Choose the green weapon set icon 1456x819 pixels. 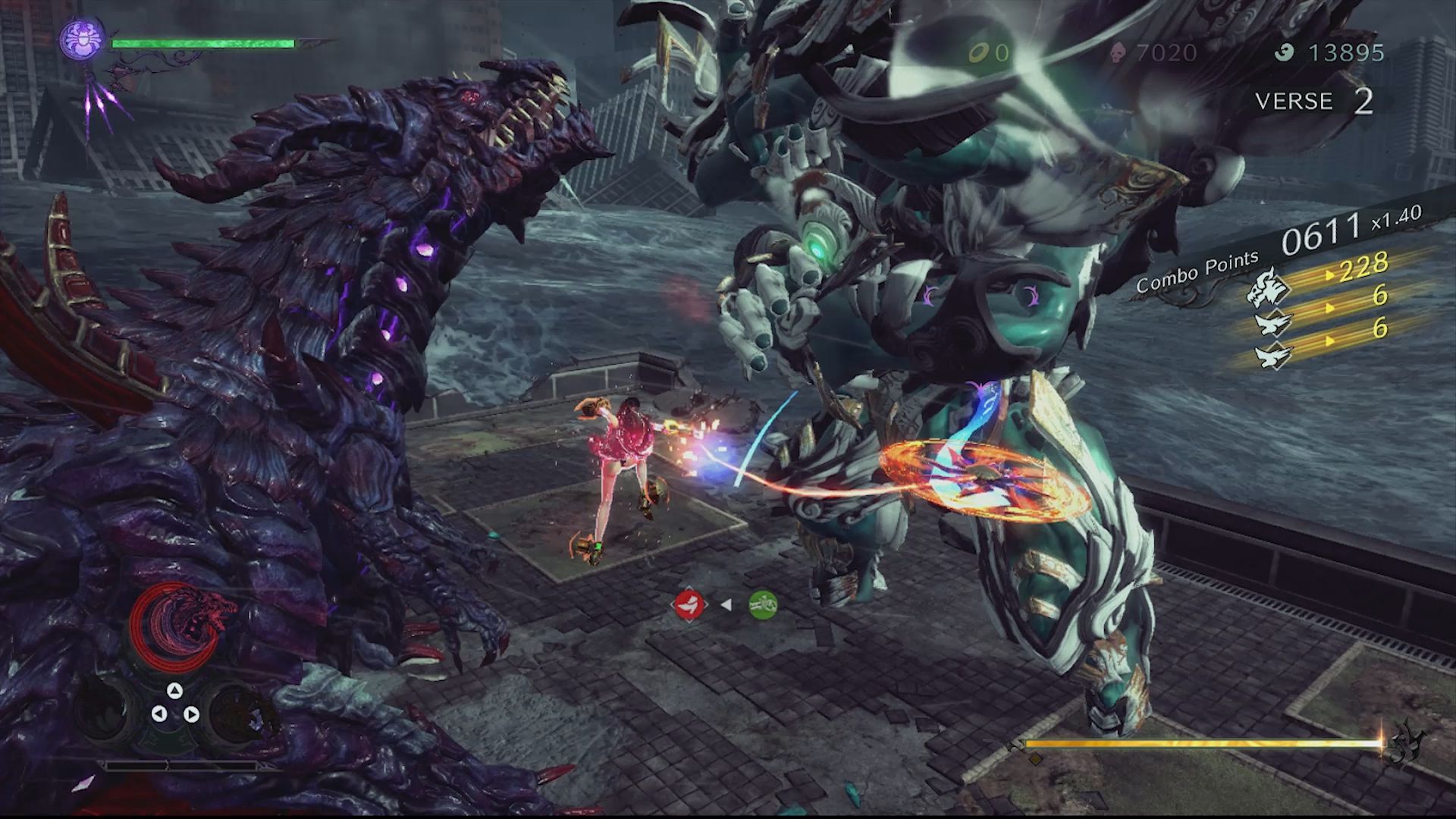click(763, 604)
